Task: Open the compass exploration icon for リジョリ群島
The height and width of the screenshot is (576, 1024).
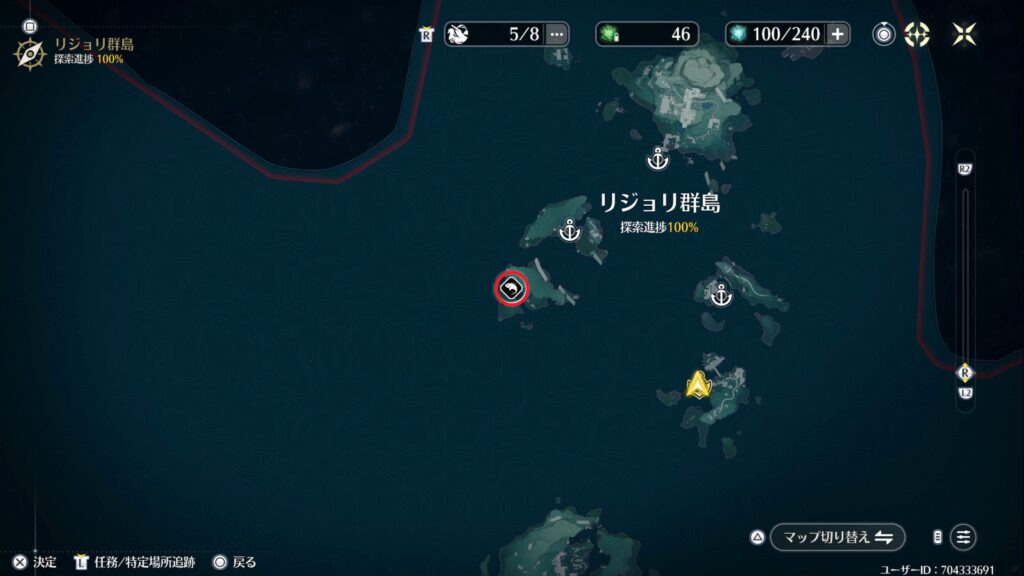Action: click(x=29, y=52)
